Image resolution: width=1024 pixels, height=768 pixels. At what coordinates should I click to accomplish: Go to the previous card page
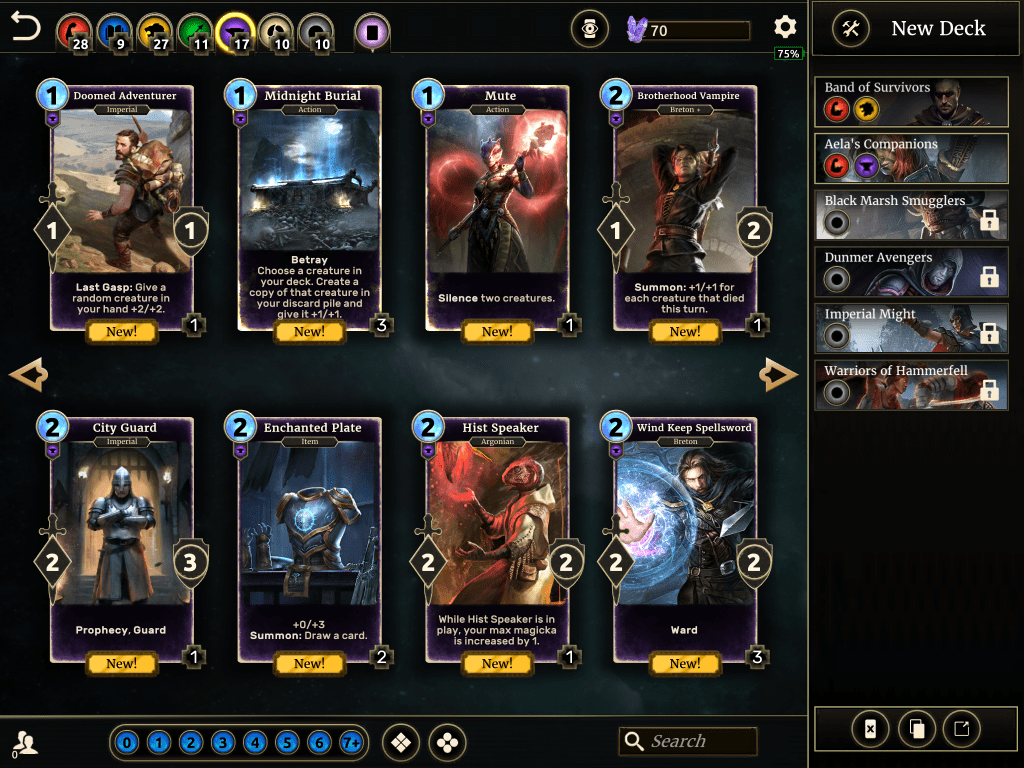tap(28, 376)
